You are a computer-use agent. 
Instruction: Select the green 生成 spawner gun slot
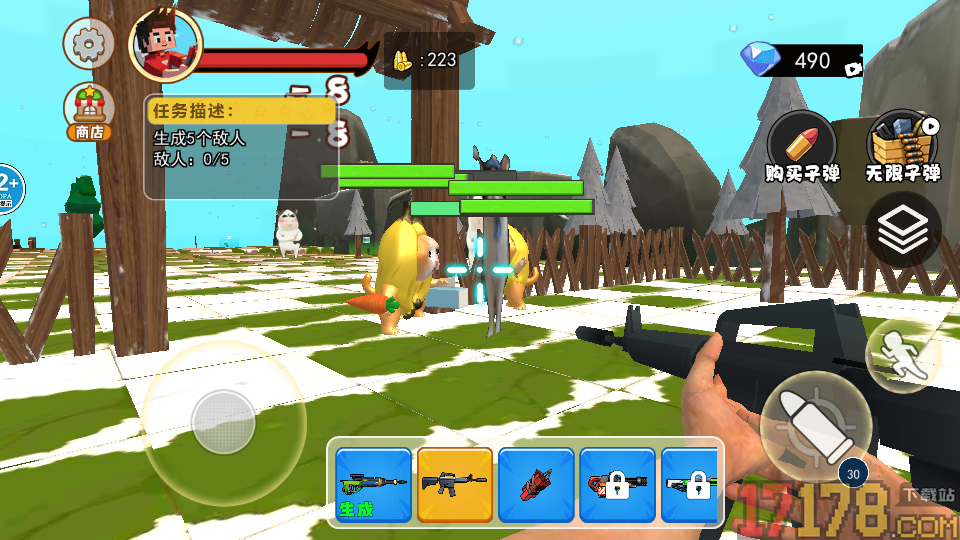(x=373, y=484)
